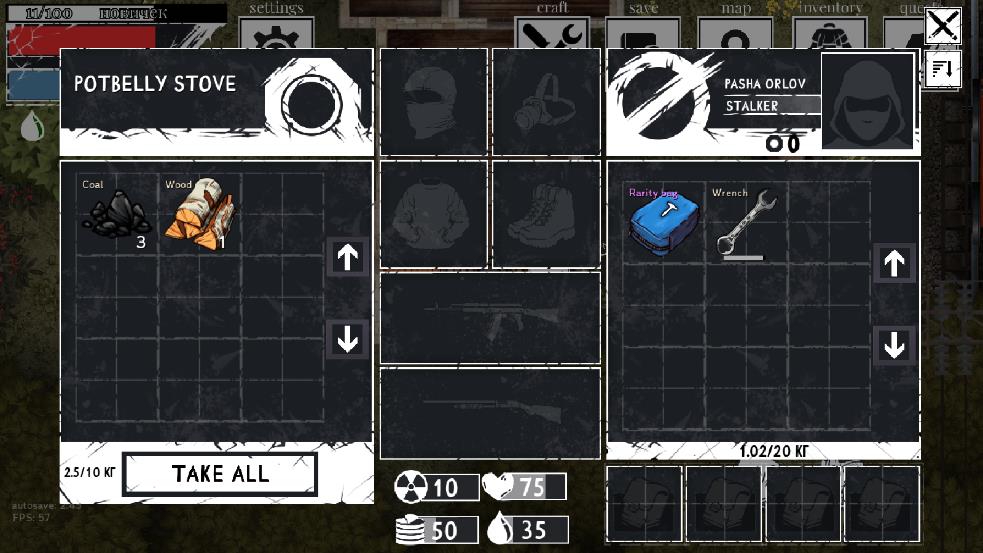Select the shotgun secondary weapon slot
The height and width of the screenshot is (553, 983).
click(x=490, y=413)
